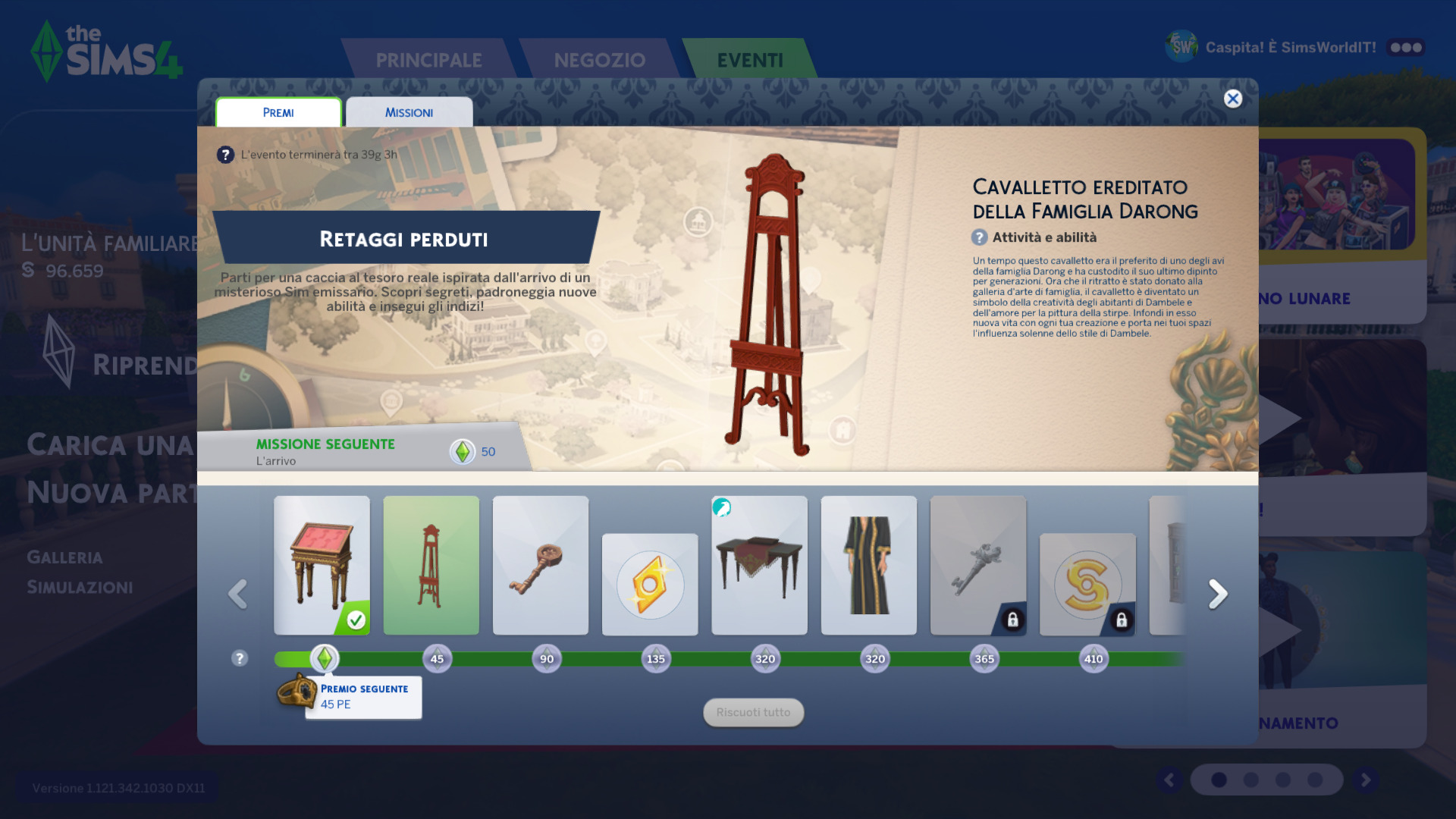Screen dimensions: 1456x819
Task: Open help beside event timer
Action: (225, 155)
